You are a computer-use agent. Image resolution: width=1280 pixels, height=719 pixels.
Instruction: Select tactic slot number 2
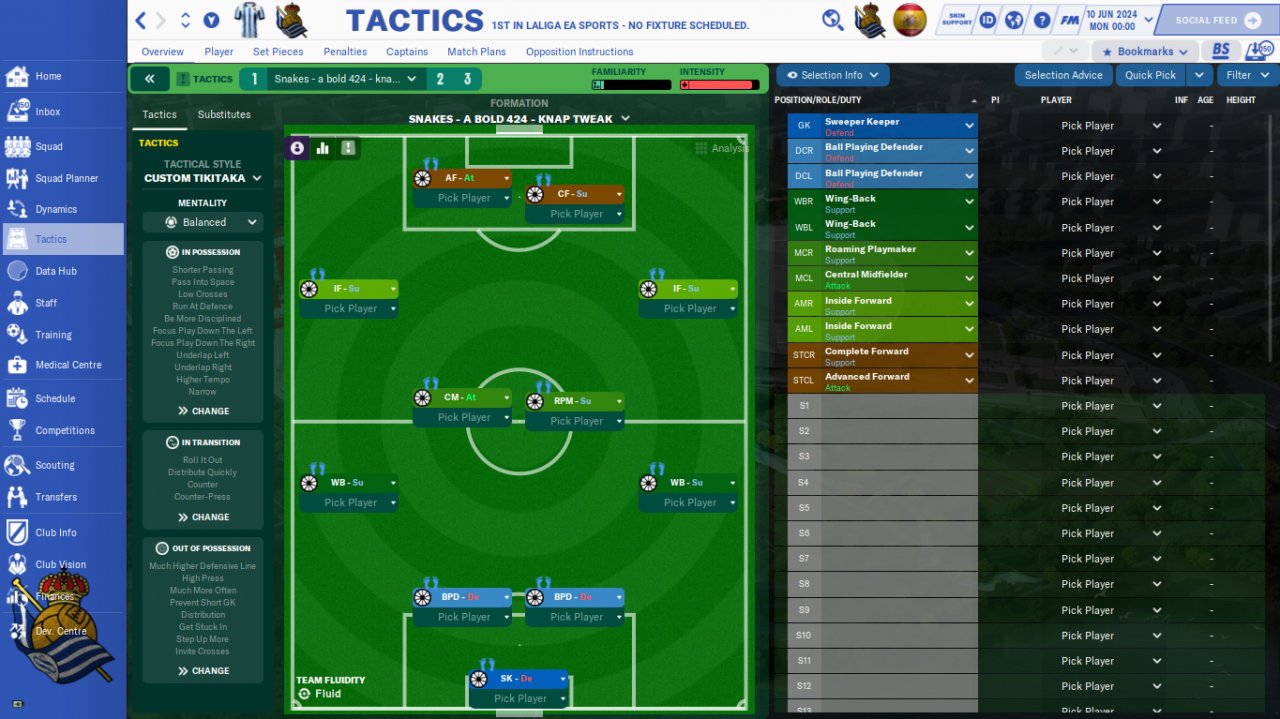(440, 79)
